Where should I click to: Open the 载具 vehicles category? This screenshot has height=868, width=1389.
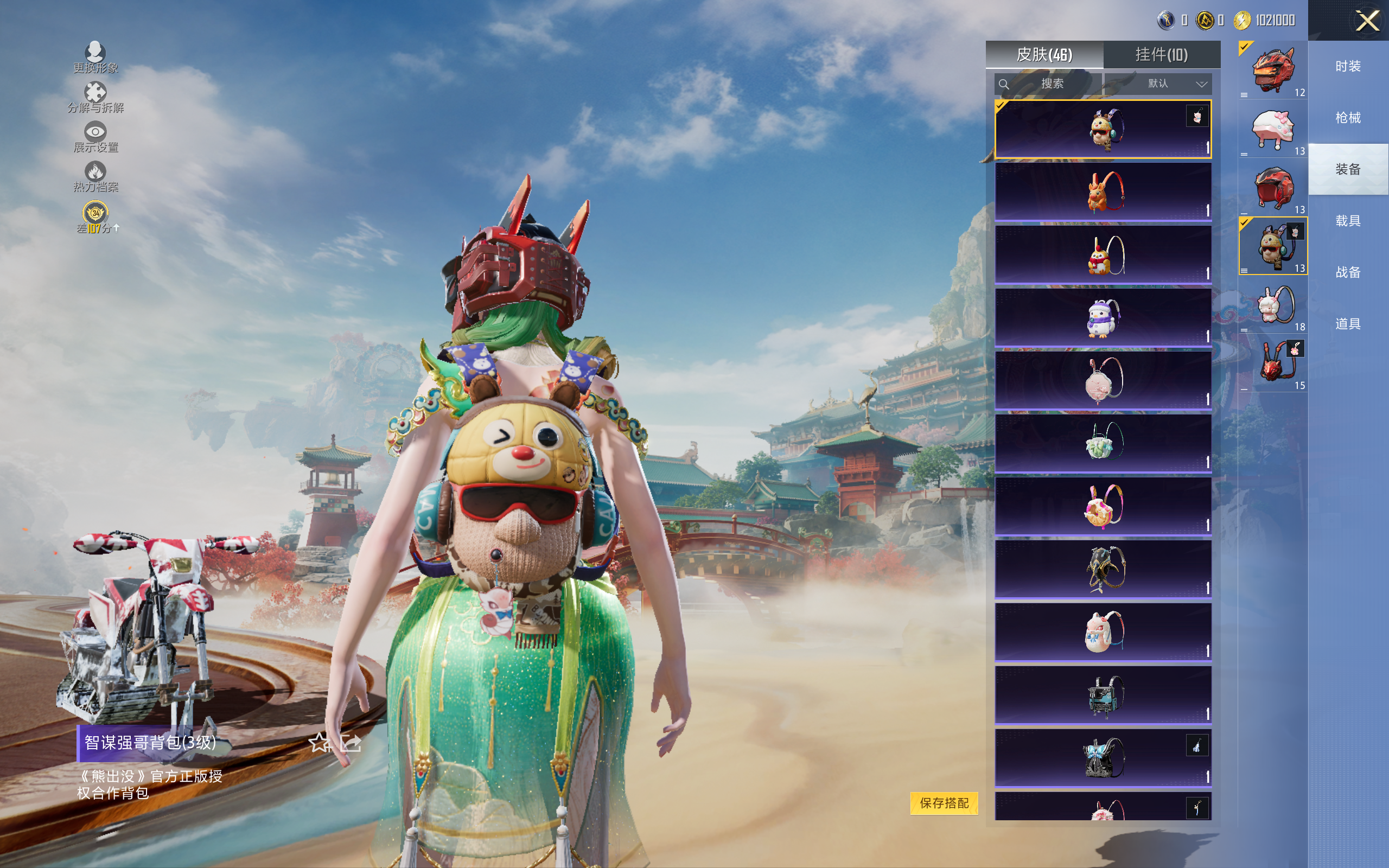click(x=1348, y=221)
